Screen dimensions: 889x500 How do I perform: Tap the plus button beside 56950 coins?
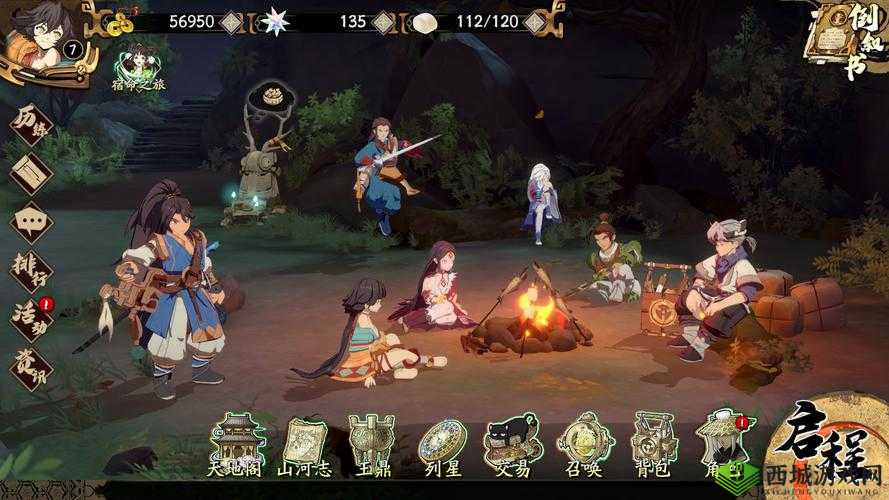click(x=232, y=21)
